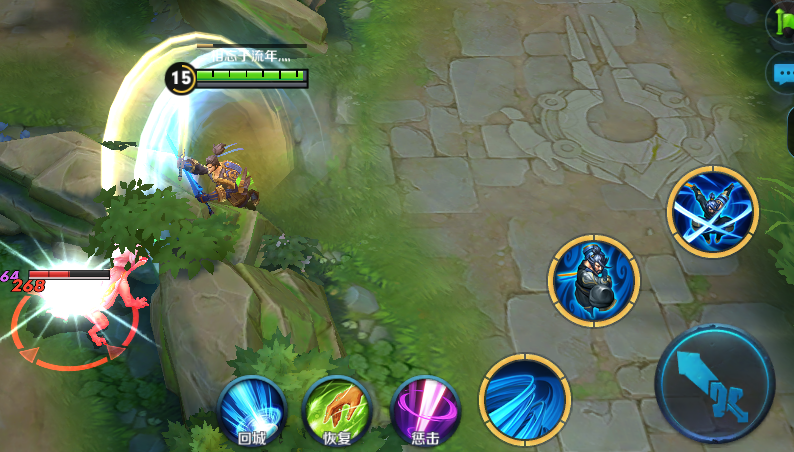Open the quick chat speech bubble

[782, 74]
